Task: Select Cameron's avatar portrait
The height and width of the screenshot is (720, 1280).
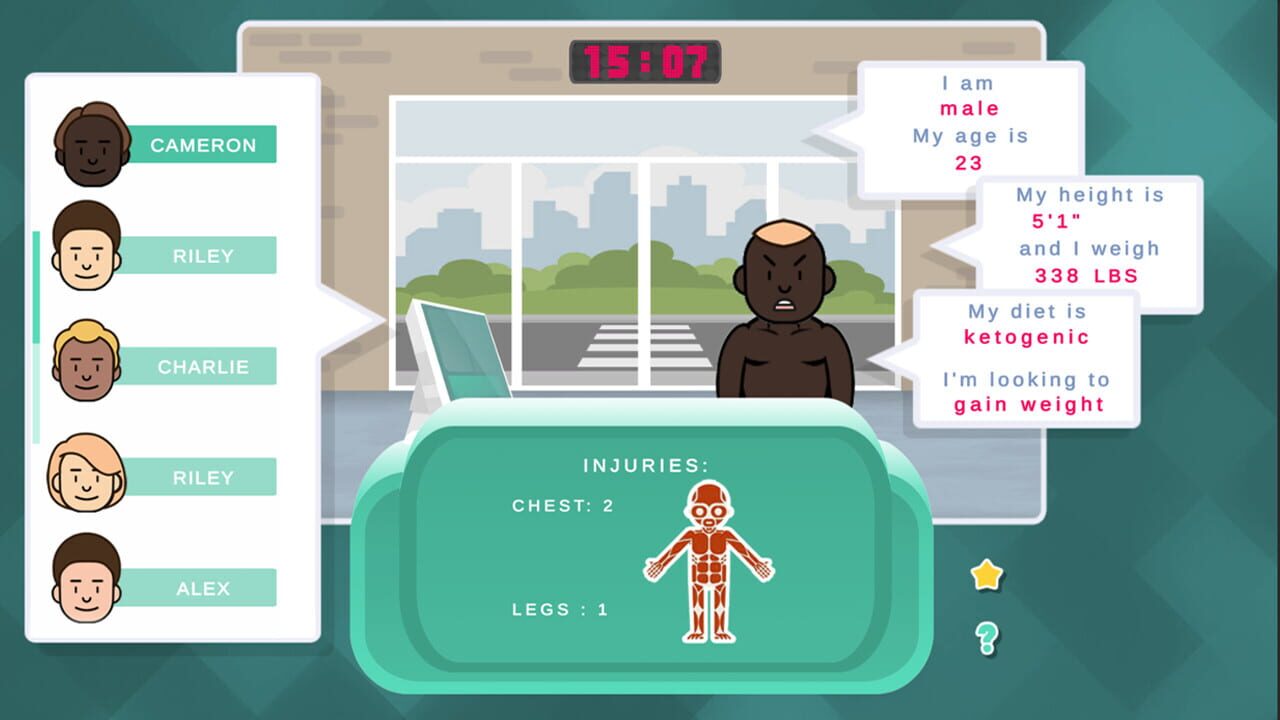Action: pyautogui.click(x=88, y=144)
